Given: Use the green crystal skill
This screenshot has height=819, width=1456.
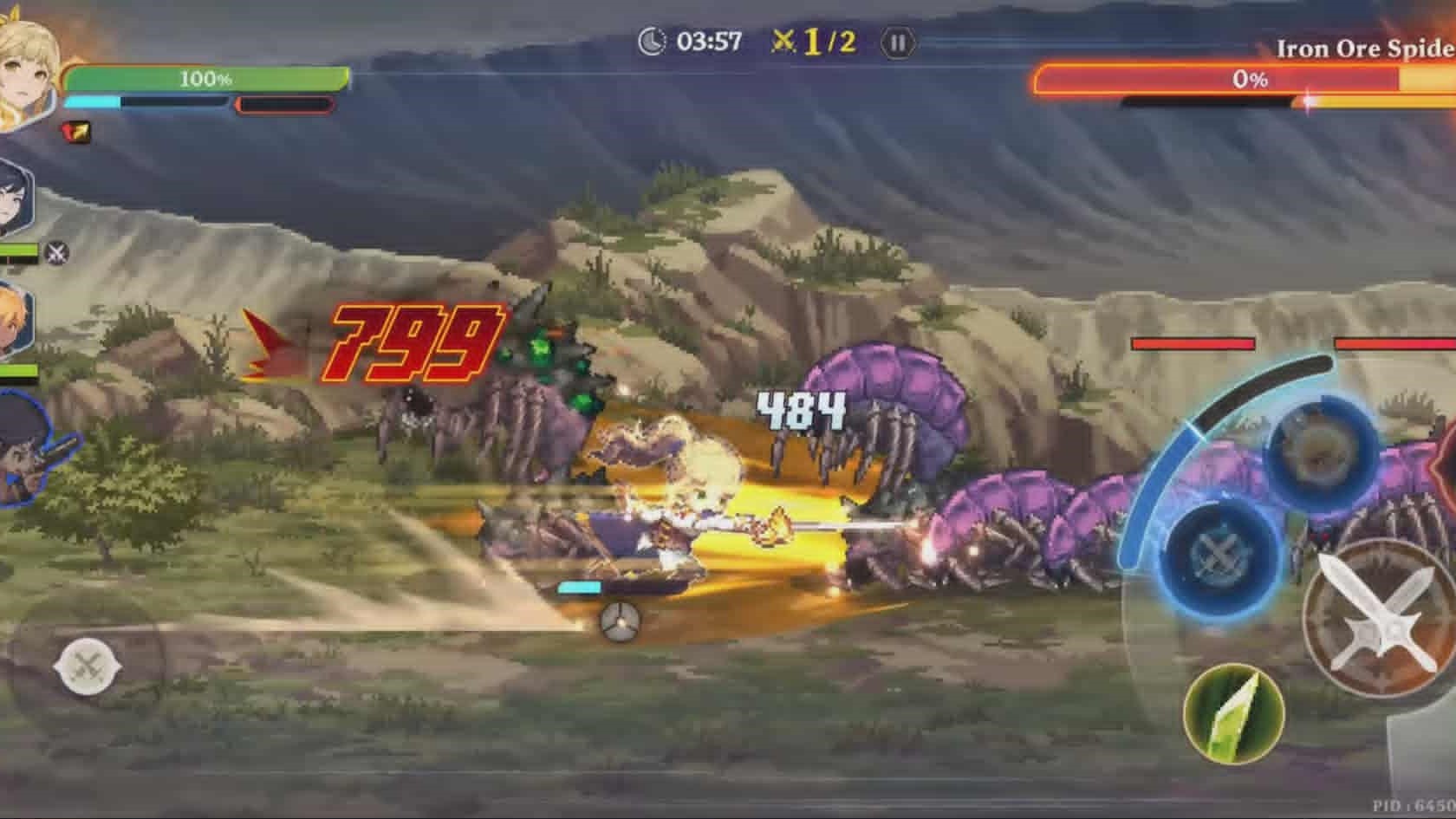Looking at the screenshot, I should 1233,712.
